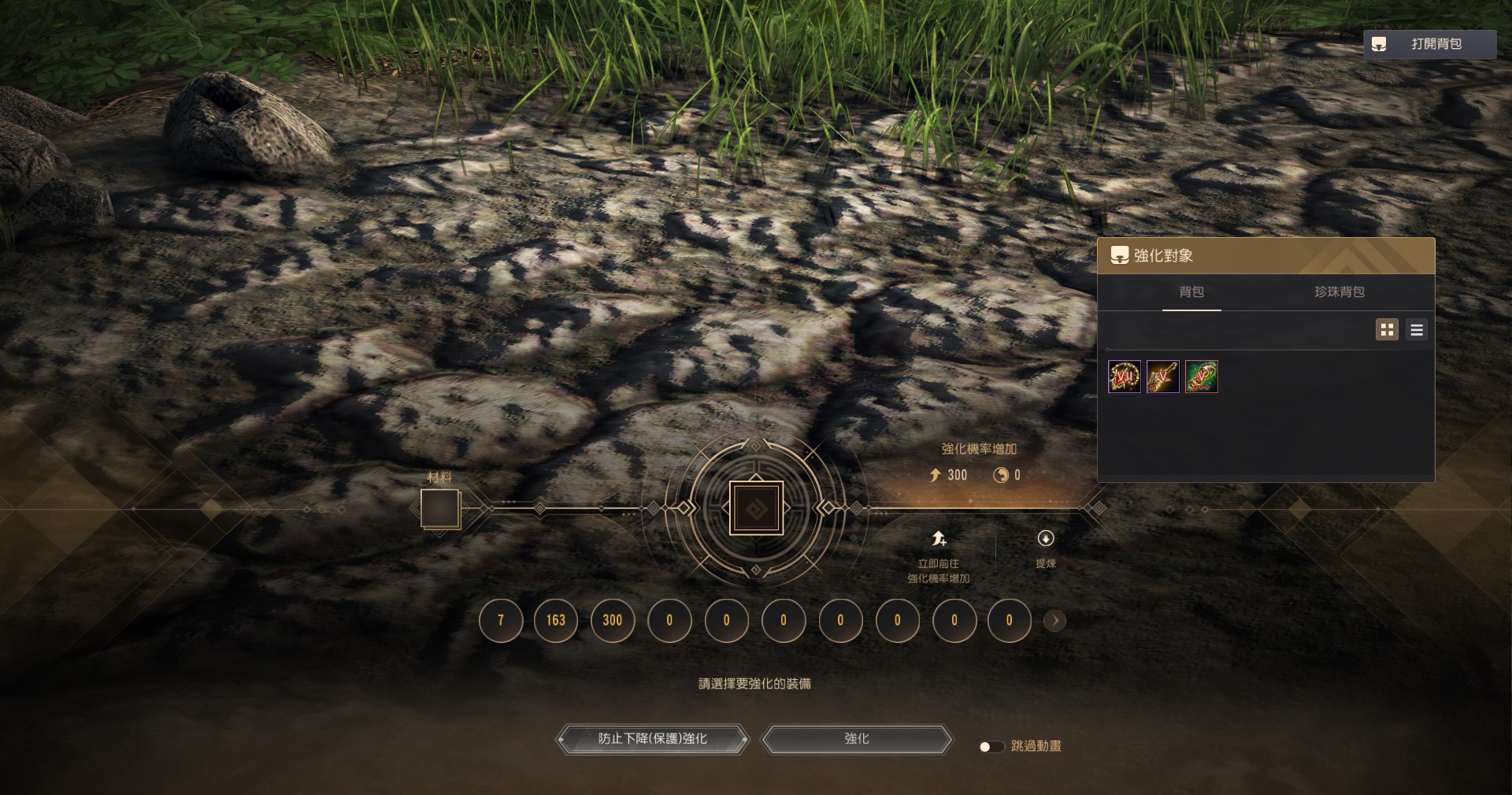Start 防止下降(保護)強化 protected enhancement
The height and width of the screenshot is (795, 1512).
pos(652,739)
